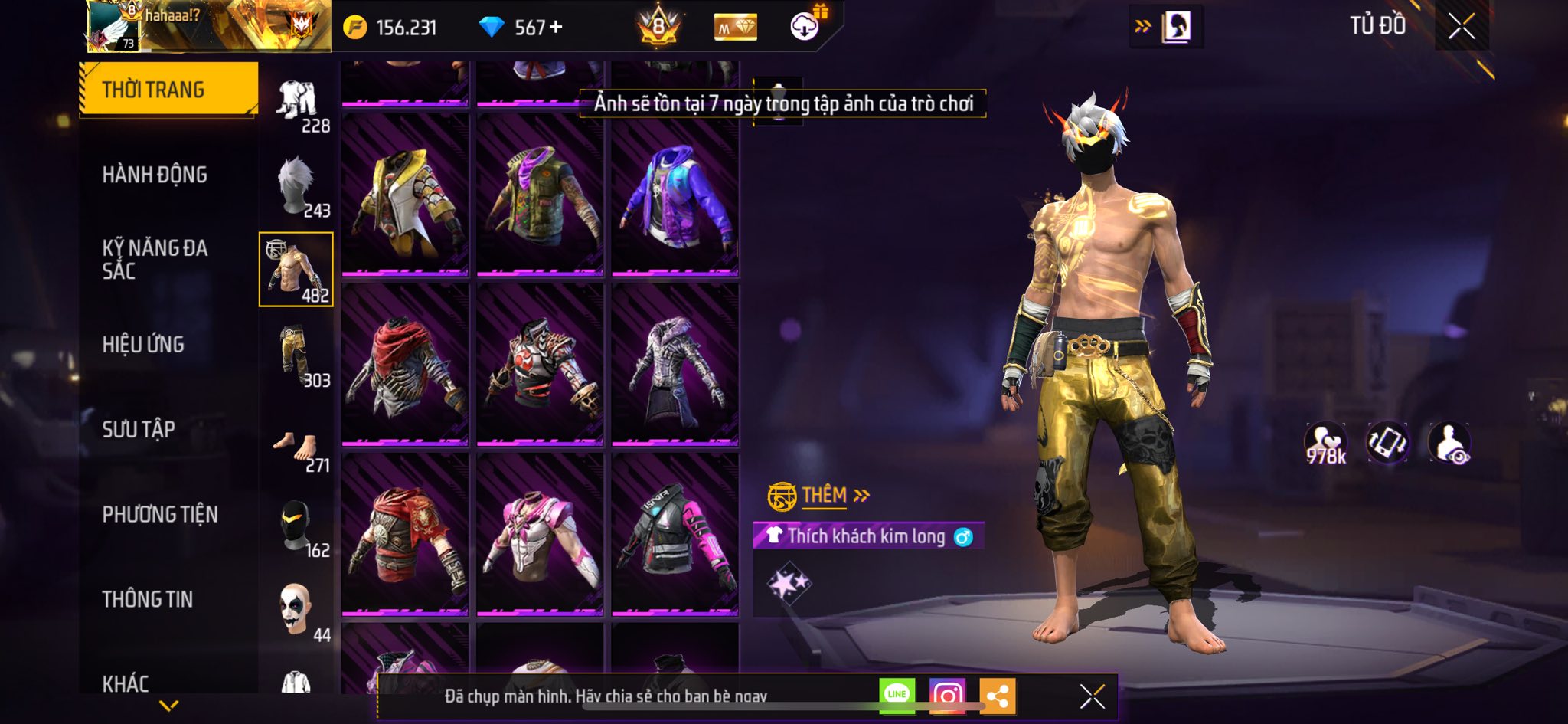Viewport: 1568px width, 724px height.
Task: Share the screenshot to Instagram
Action: tap(947, 695)
